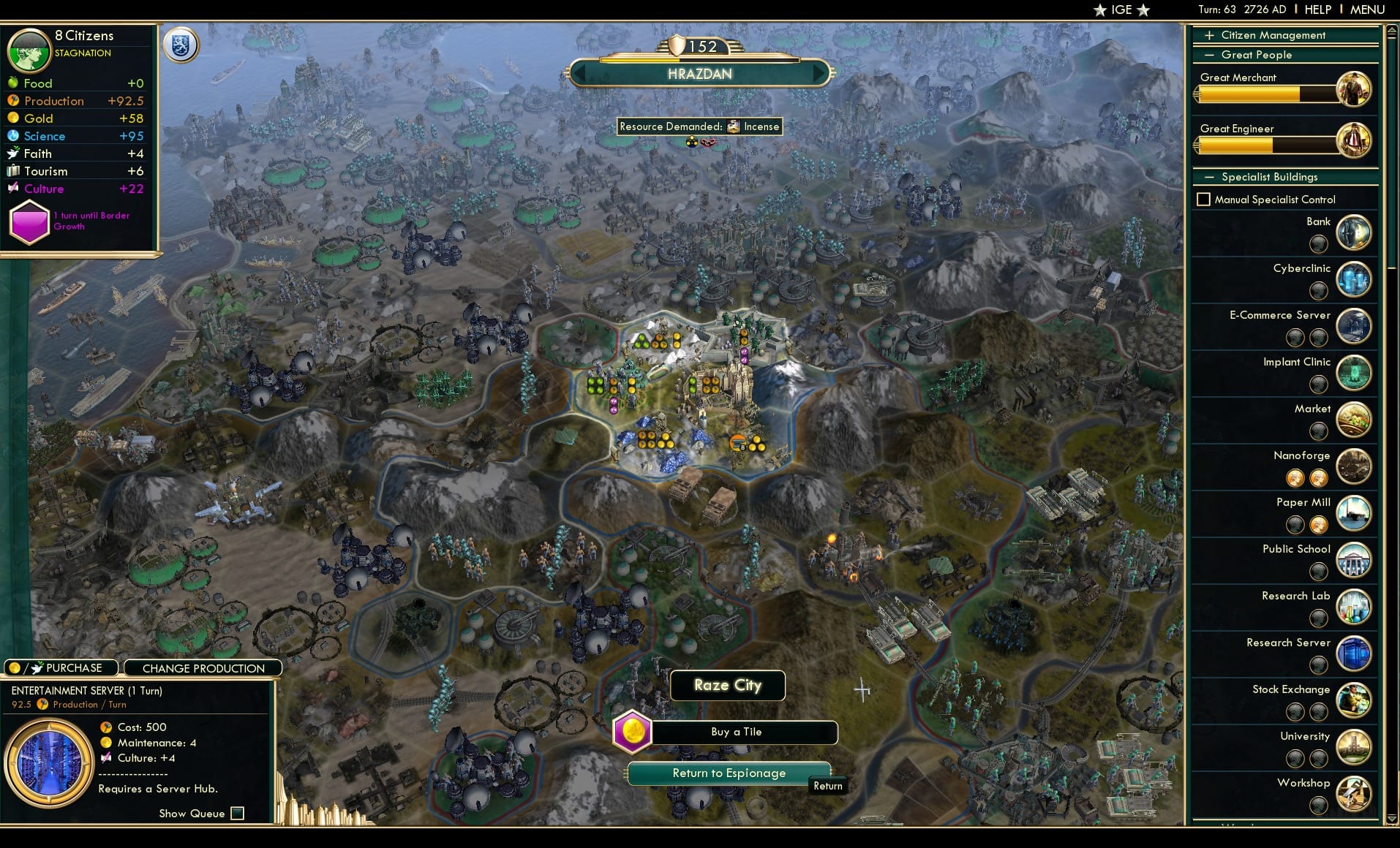The height and width of the screenshot is (848, 1400).
Task: Toggle the Show Queue checkbox
Action: 237,813
